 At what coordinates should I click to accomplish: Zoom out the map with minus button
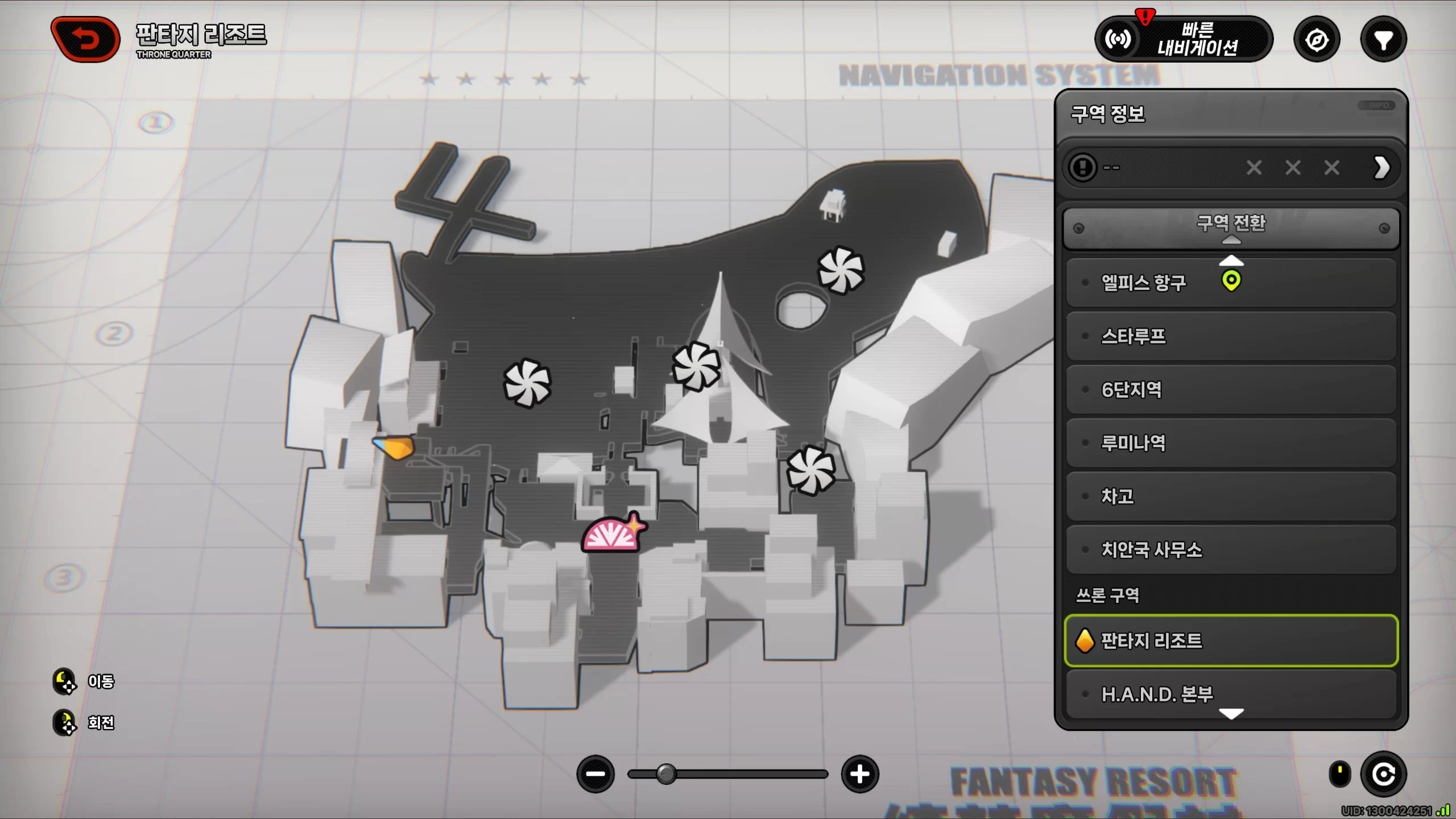click(595, 774)
